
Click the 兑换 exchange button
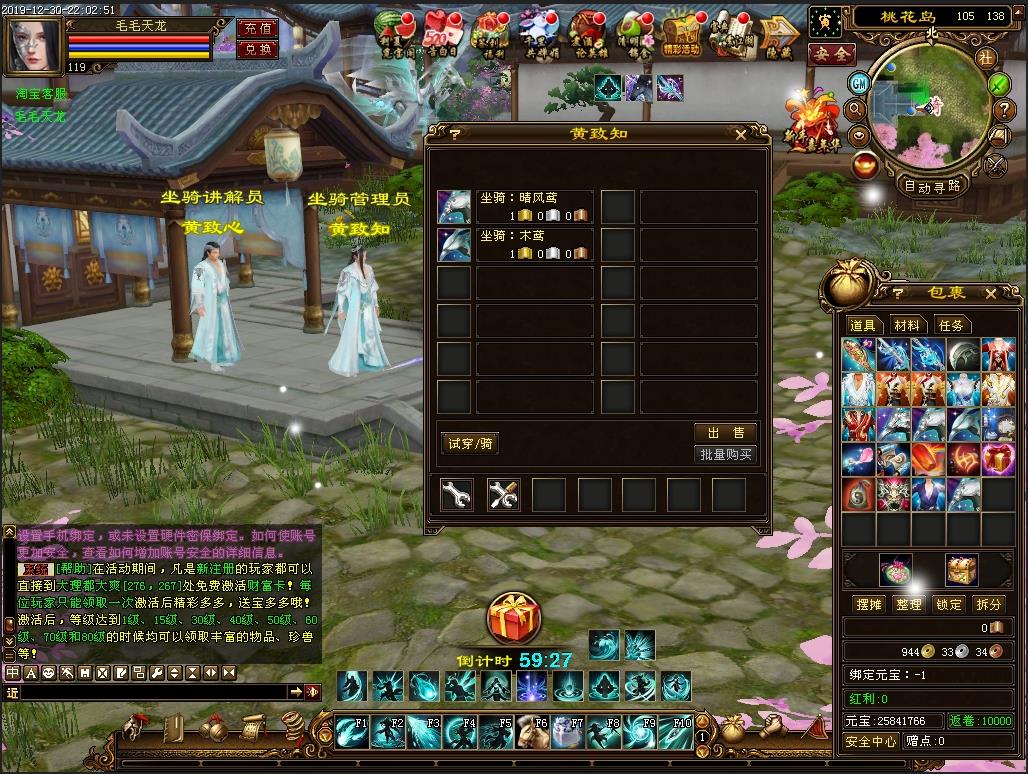(257, 48)
